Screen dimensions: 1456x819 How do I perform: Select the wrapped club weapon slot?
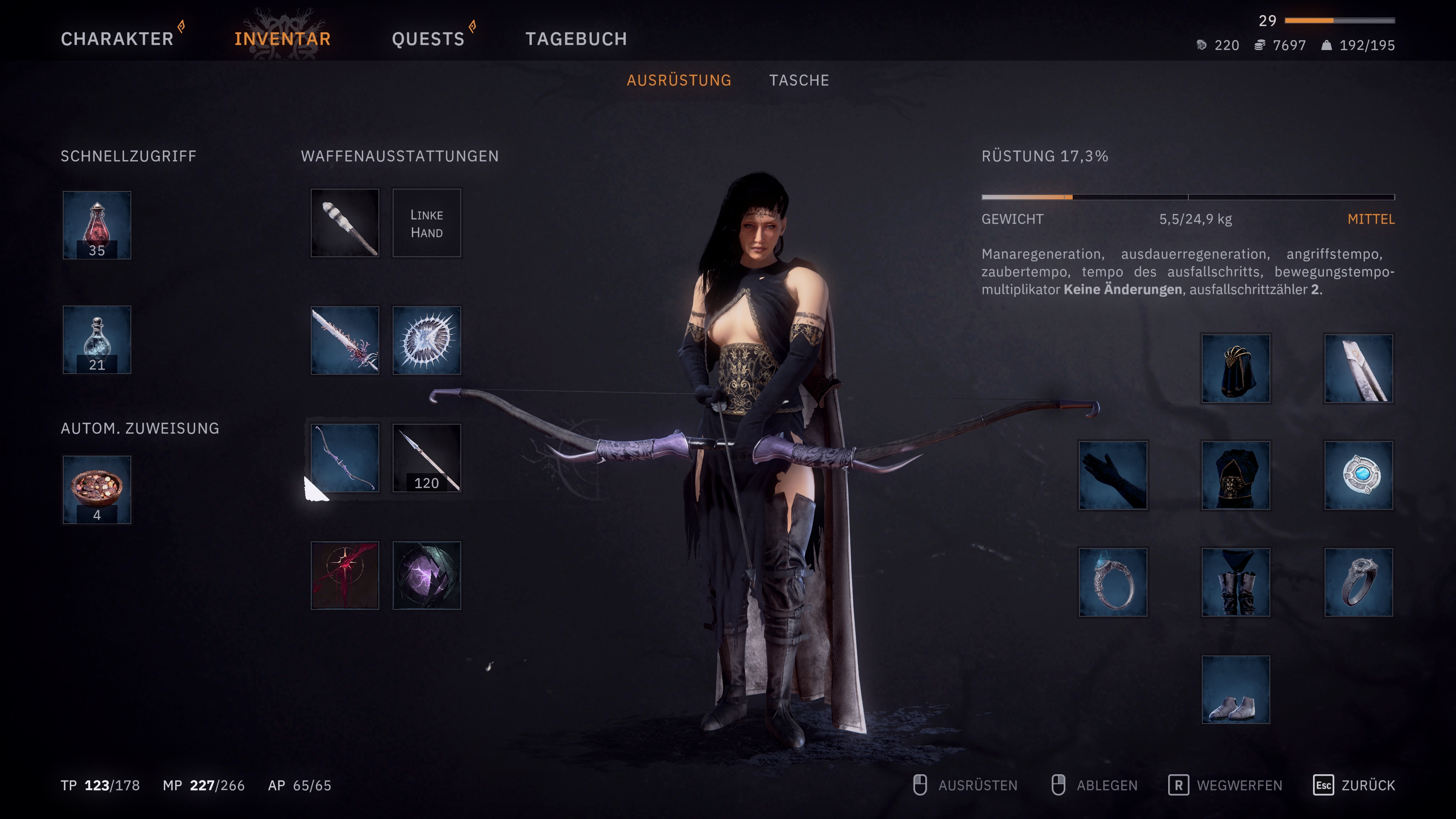[345, 223]
